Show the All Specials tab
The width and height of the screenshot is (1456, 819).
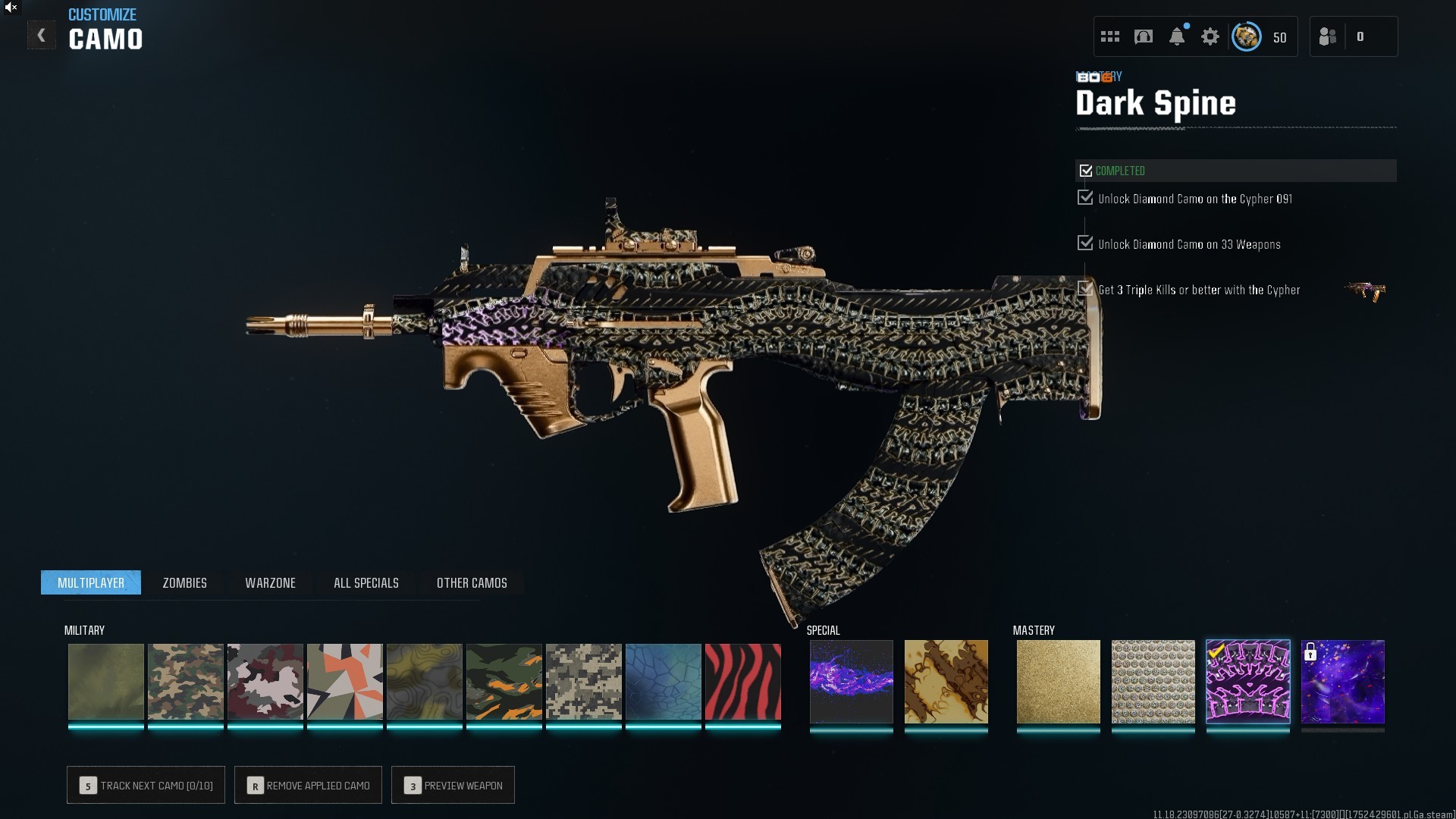click(366, 582)
